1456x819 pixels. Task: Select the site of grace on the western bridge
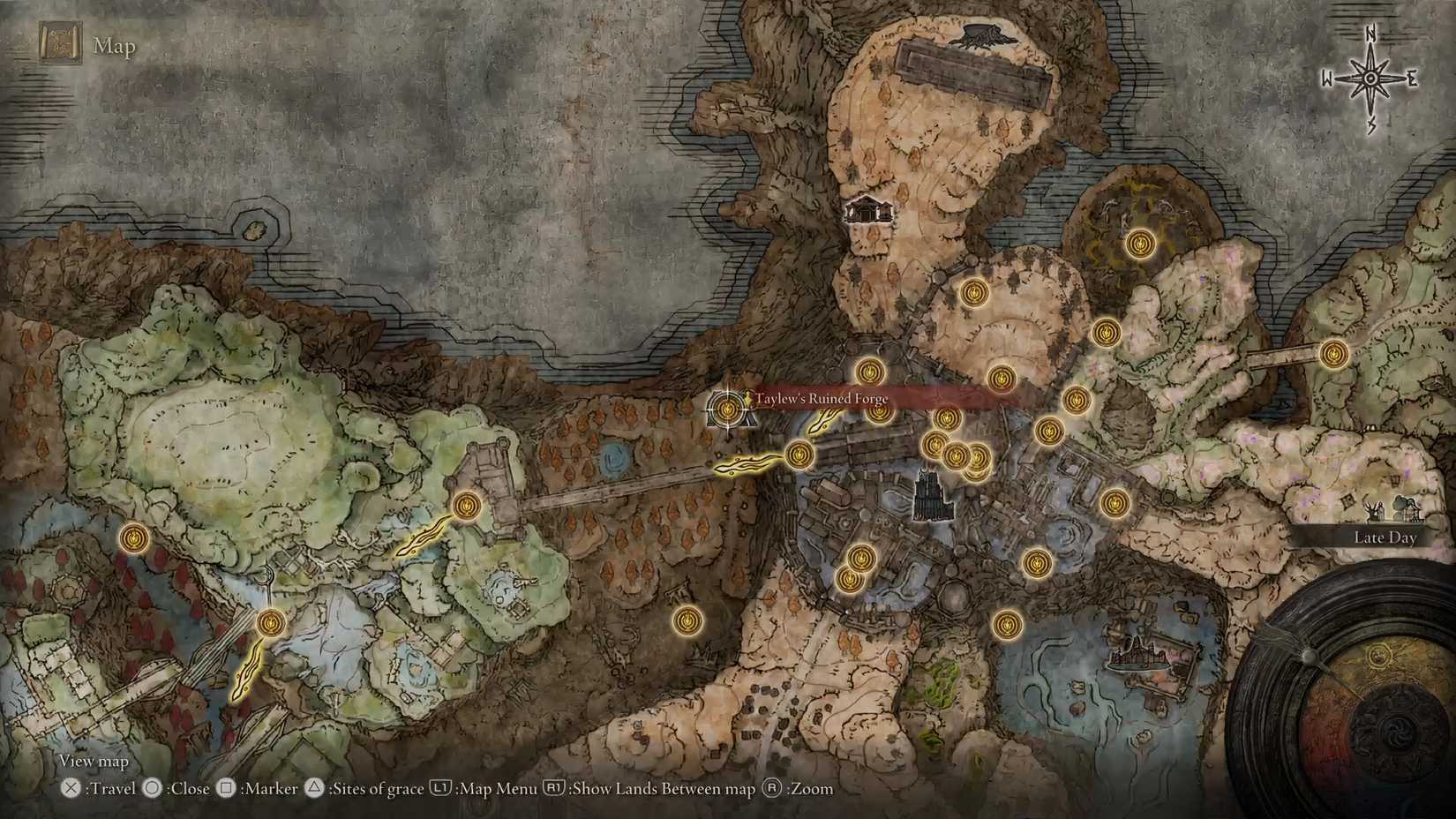(x=465, y=507)
